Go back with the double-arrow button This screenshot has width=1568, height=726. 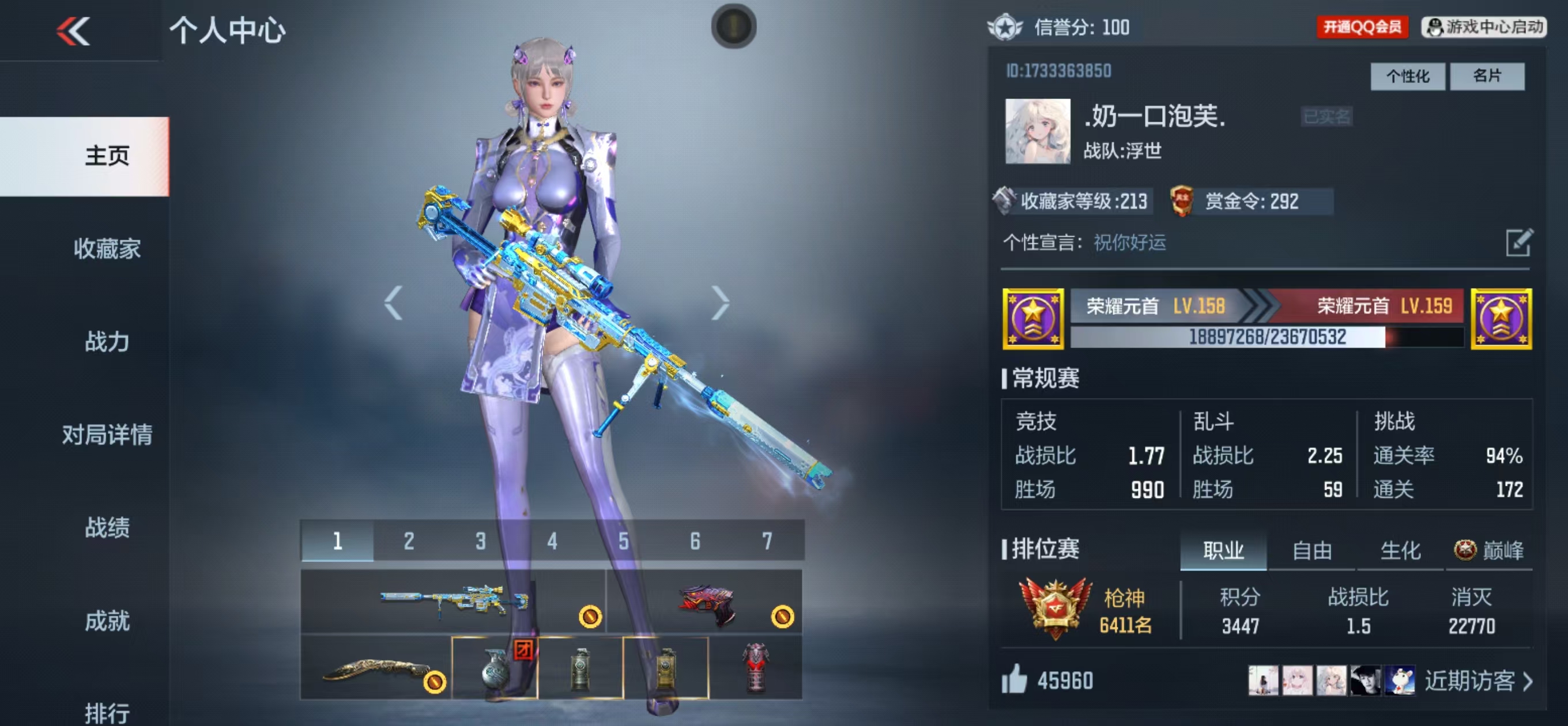point(73,31)
